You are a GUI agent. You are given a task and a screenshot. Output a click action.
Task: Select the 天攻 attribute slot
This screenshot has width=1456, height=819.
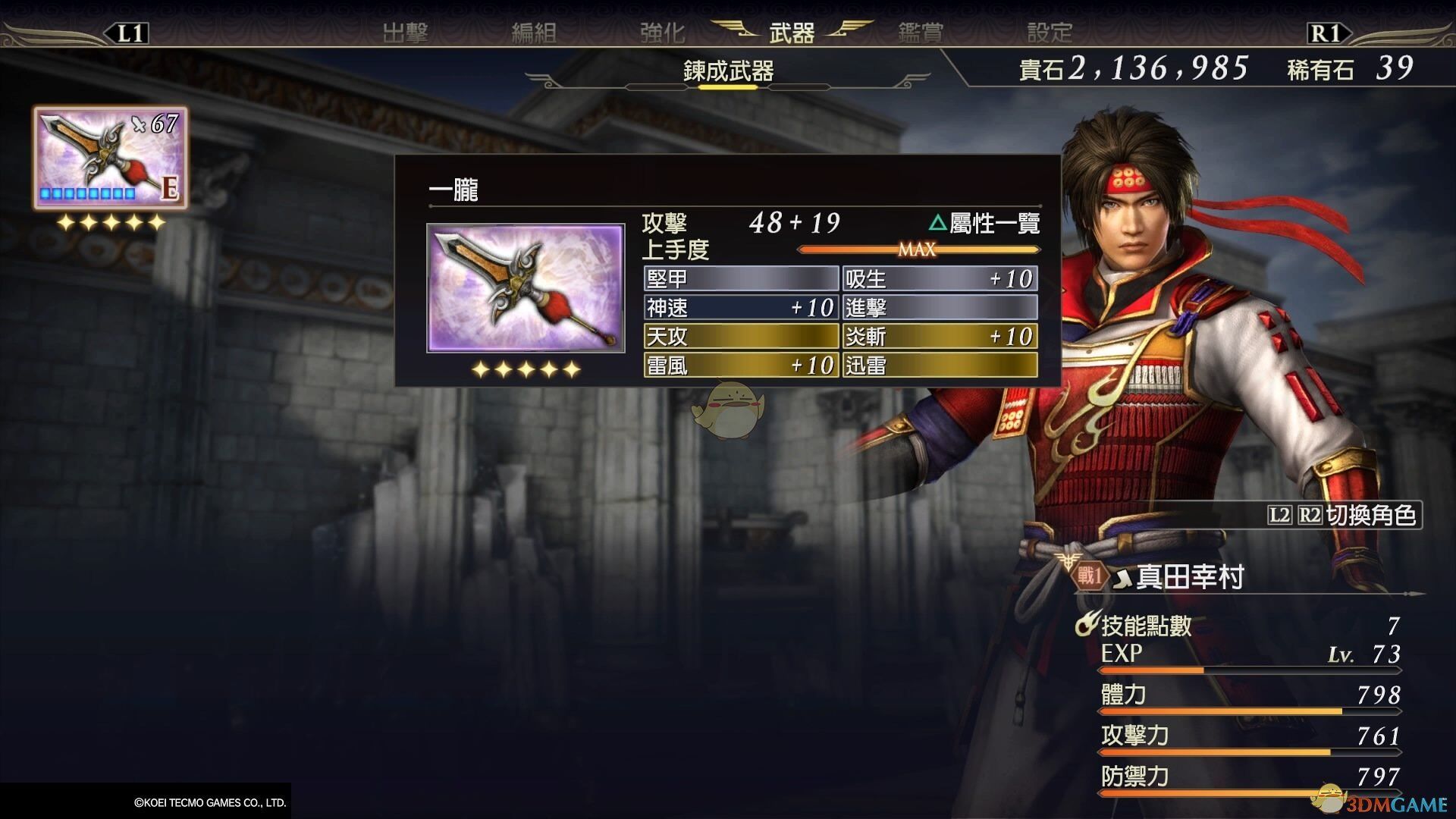tap(741, 337)
